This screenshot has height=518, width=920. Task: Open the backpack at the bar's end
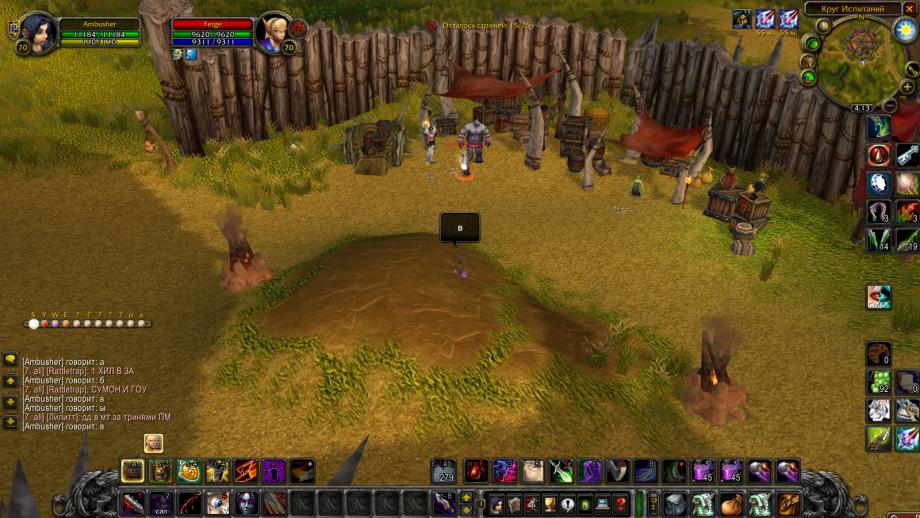[789, 504]
